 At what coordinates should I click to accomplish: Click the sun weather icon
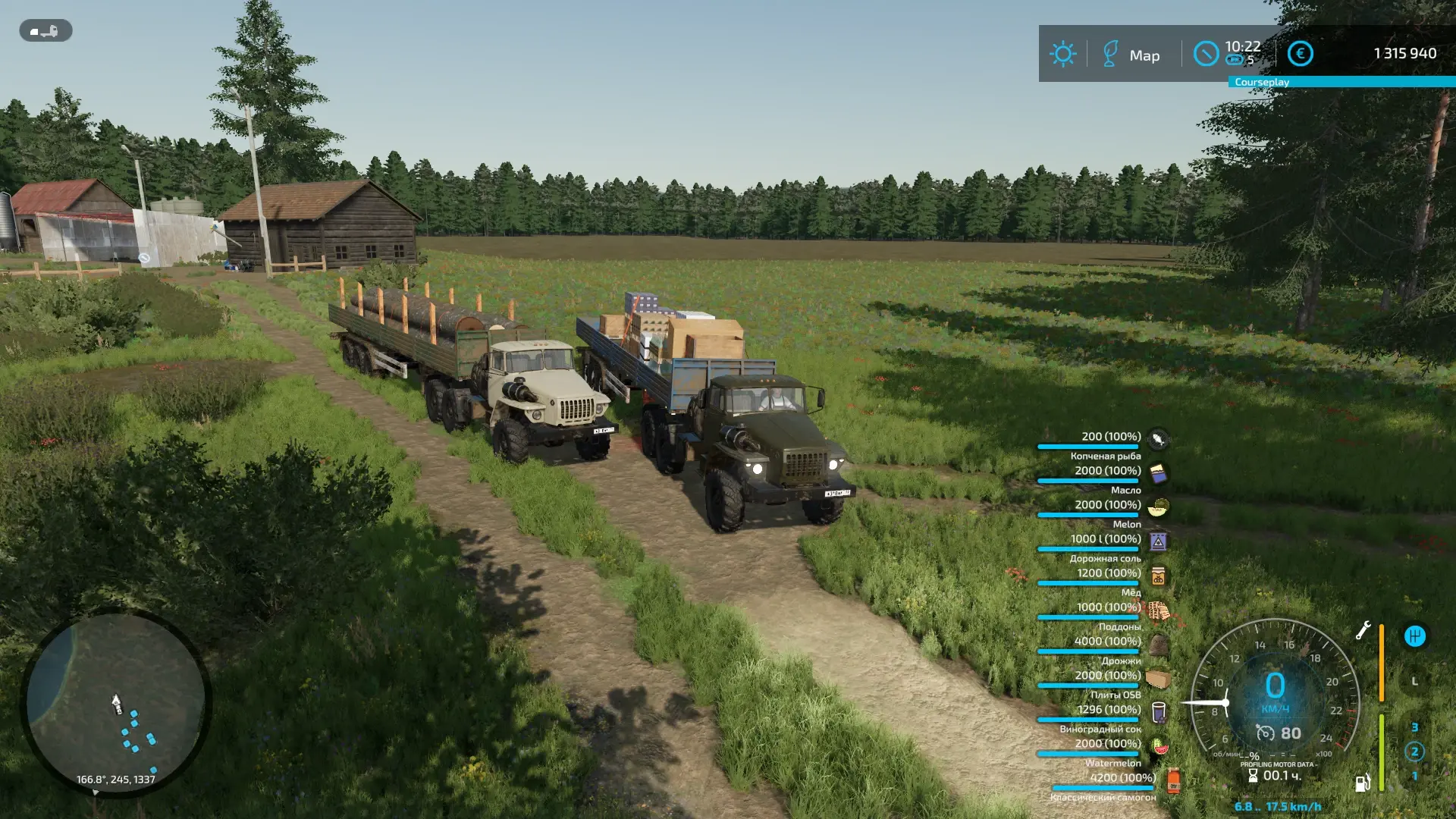1062,54
